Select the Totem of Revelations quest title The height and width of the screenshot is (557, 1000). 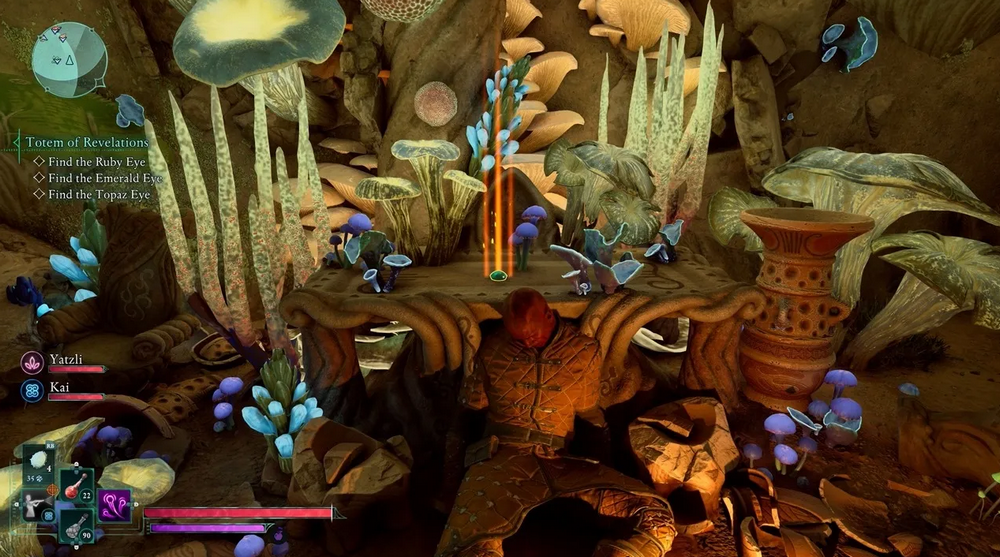[x=87, y=143]
